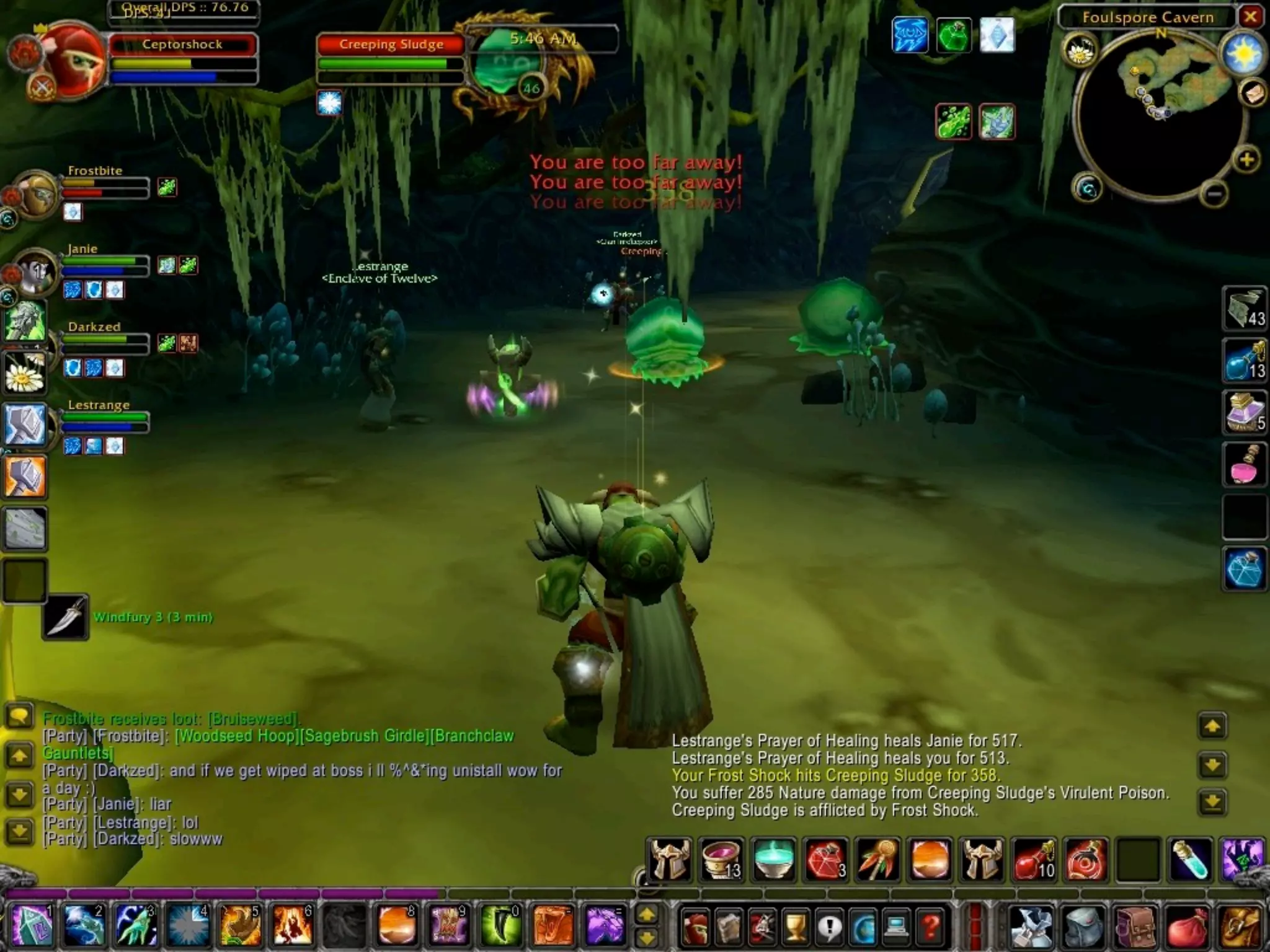Open the mail envelope icon by minimap
Viewport: 1270px width, 952px height.
1253,94
